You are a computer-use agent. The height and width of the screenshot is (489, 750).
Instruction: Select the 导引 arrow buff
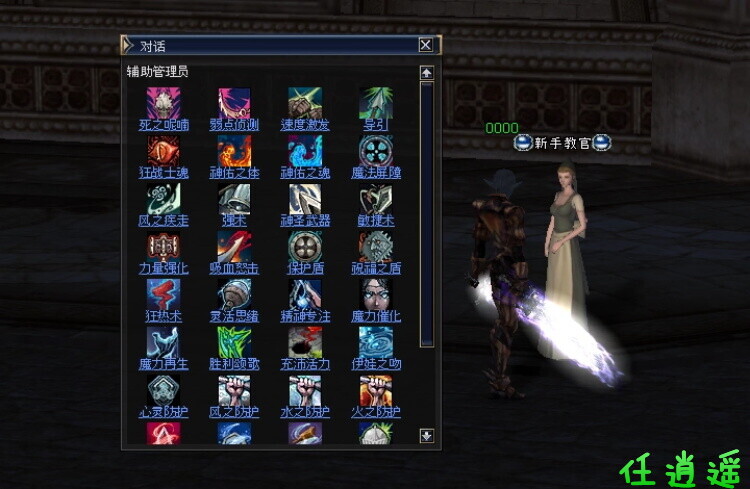pyautogui.click(x=376, y=103)
